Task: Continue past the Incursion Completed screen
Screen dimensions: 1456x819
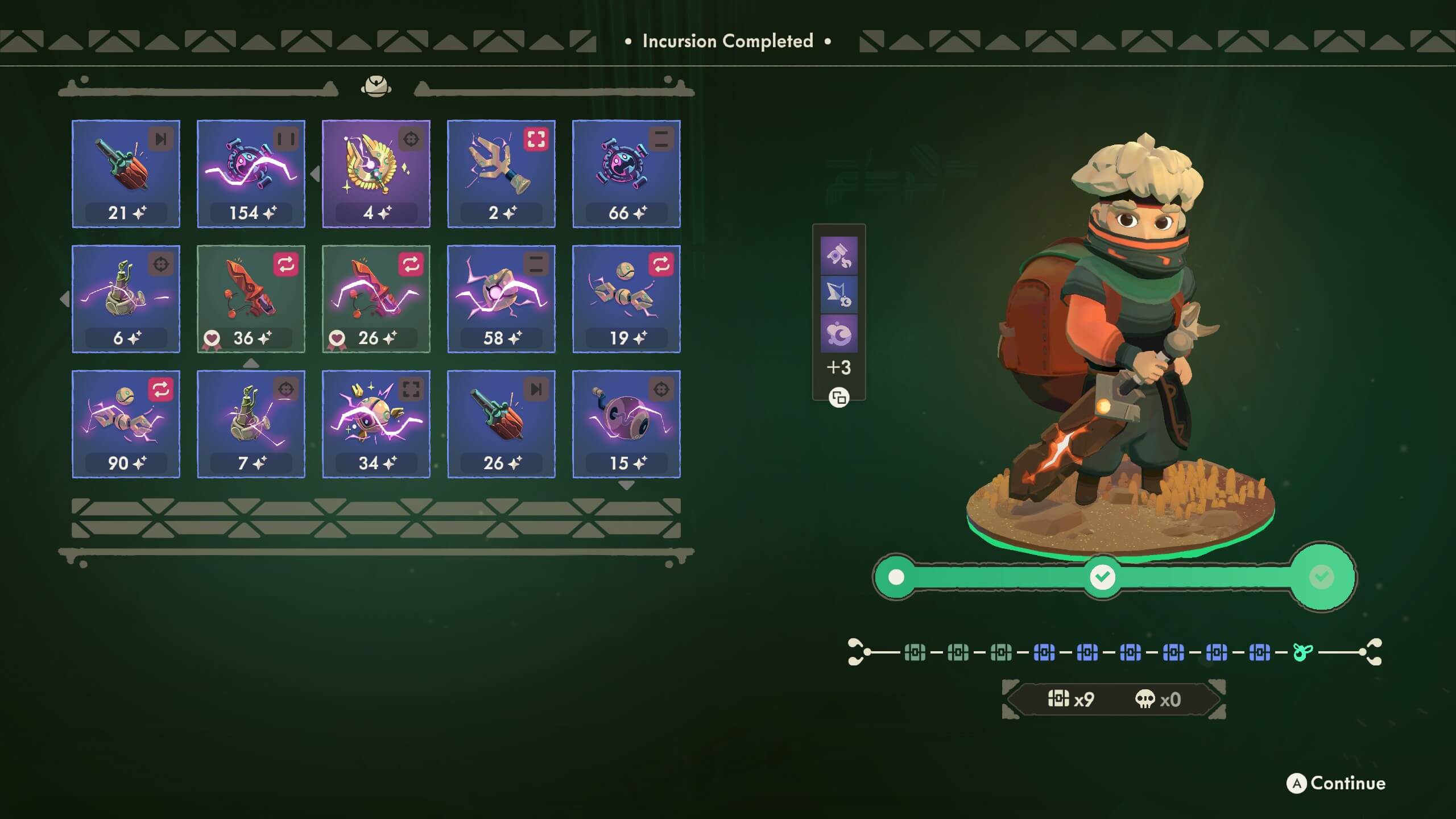Action: (x=1336, y=783)
